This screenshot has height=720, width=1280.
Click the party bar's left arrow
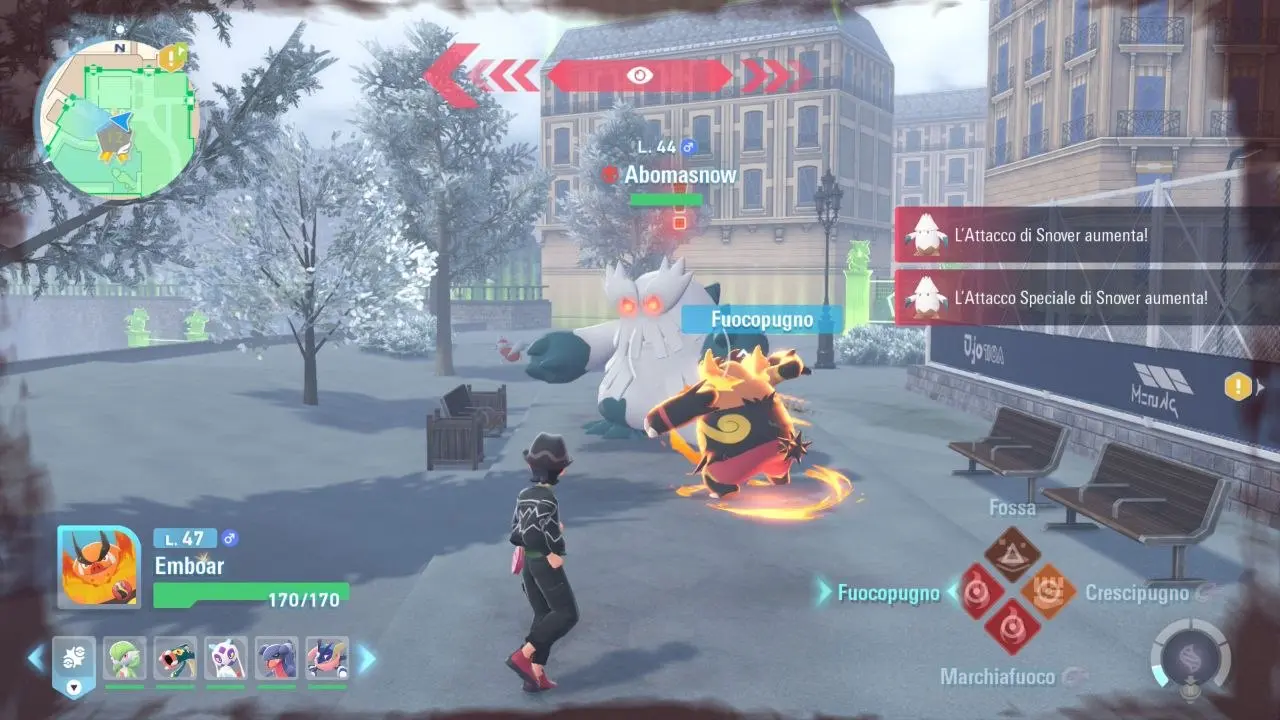tap(36, 658)
